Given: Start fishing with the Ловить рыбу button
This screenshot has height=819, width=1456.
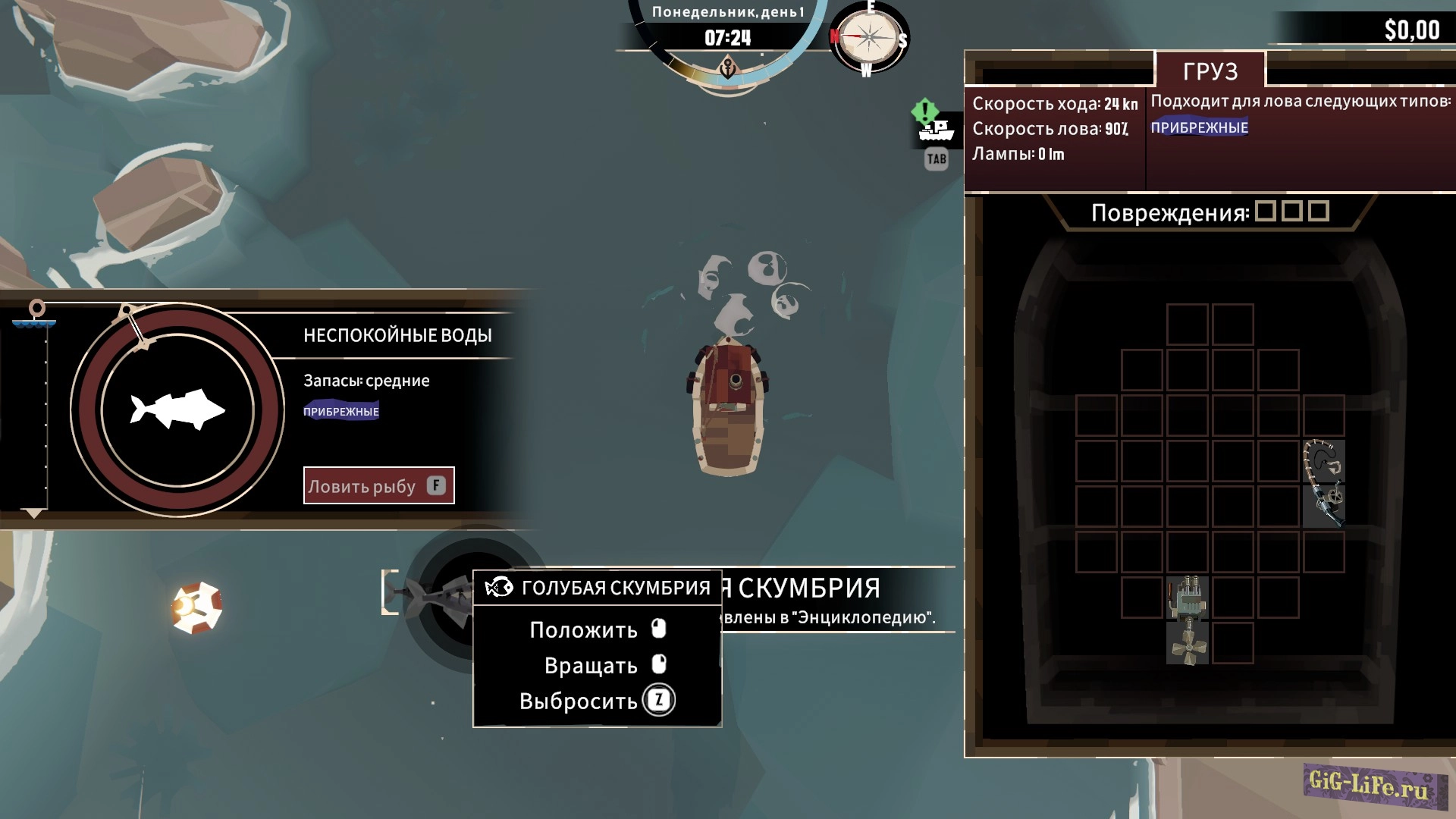Looking at the screenshot, I should click(x=378, y=485).
